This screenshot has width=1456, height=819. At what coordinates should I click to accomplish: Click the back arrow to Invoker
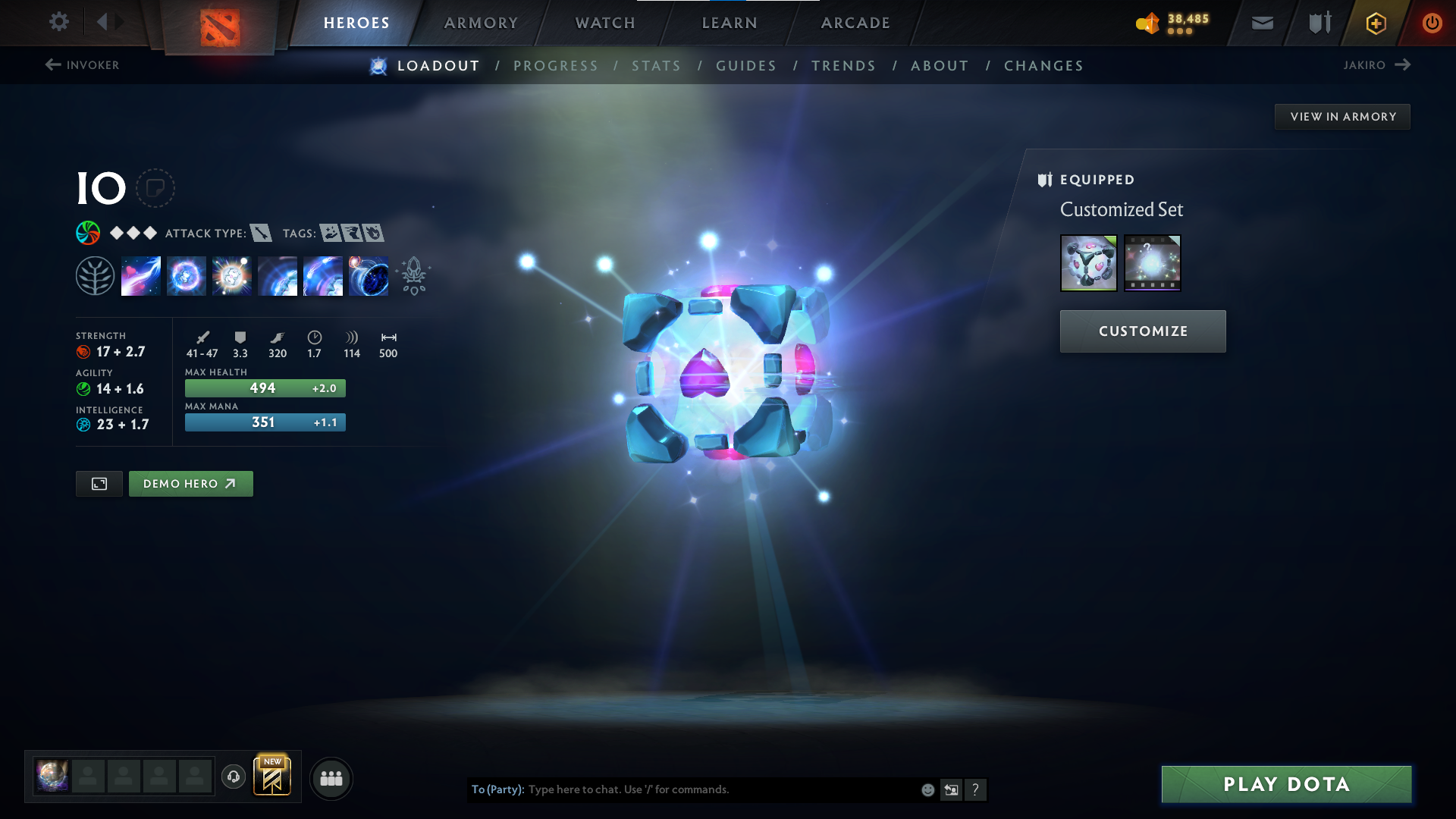[x=52, y=64]
